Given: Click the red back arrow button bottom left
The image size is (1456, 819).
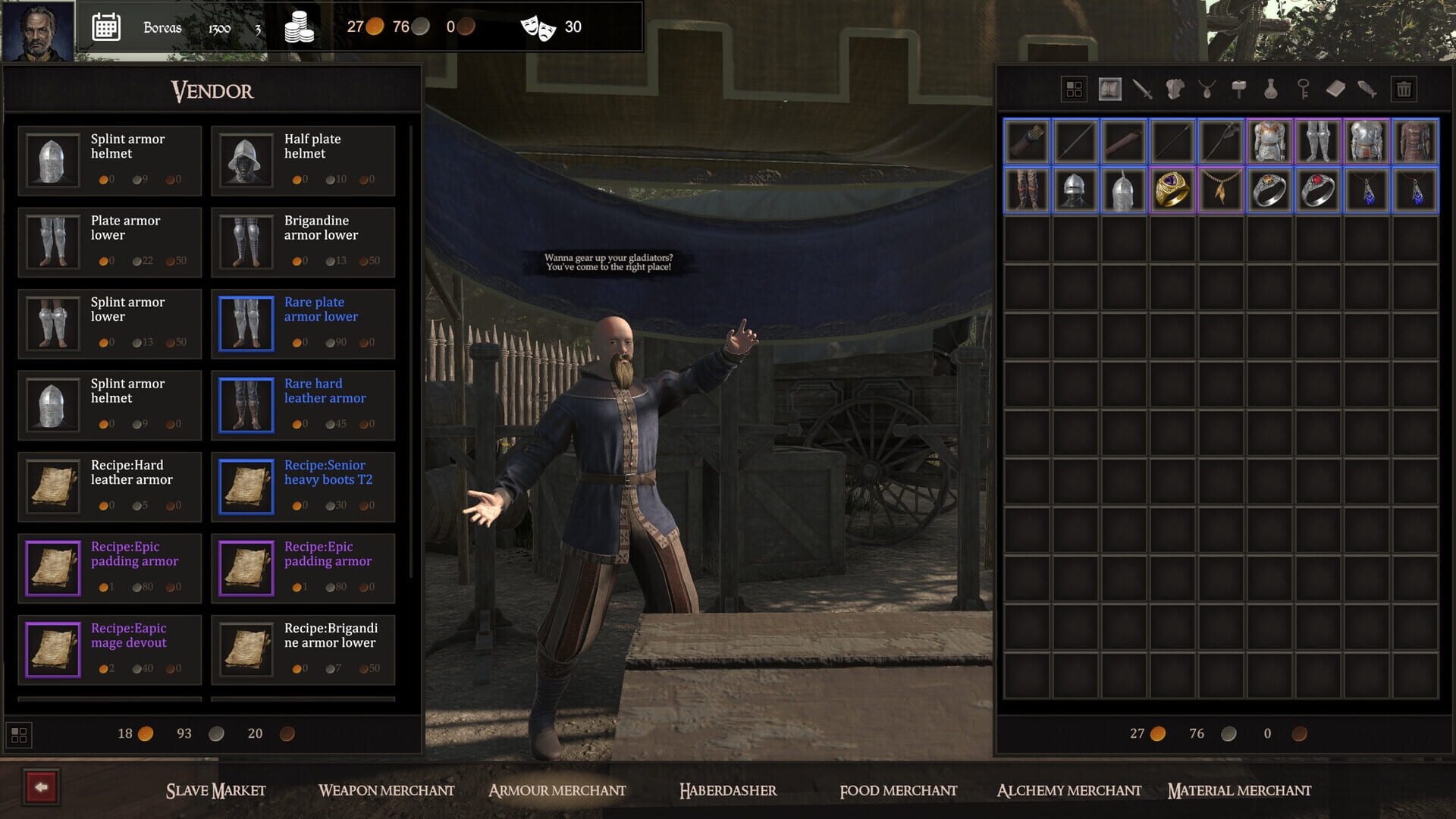Looking at the screenshot, I should coord(43,790).
